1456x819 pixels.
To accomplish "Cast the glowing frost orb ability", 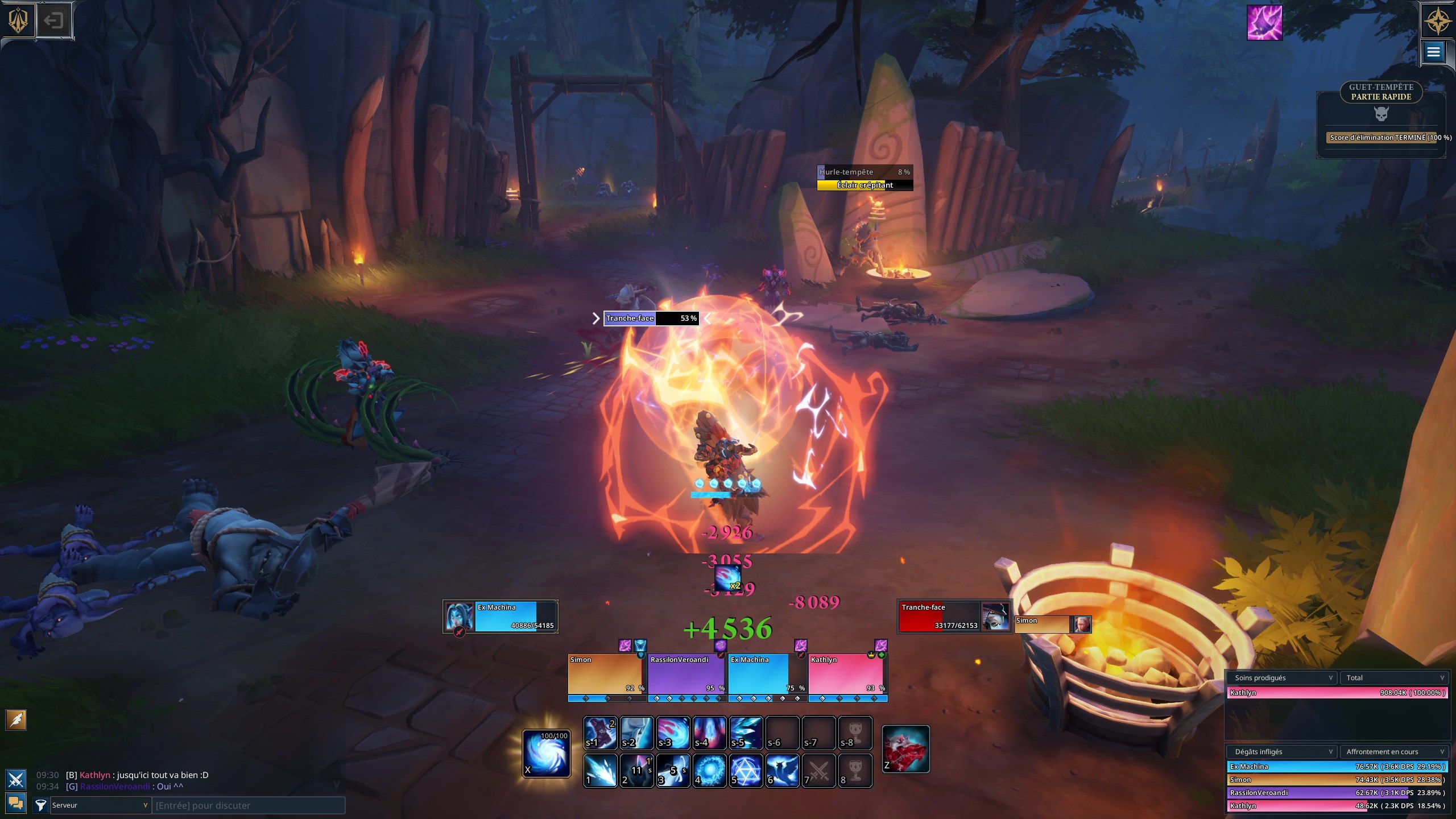I will click(709, 771).
